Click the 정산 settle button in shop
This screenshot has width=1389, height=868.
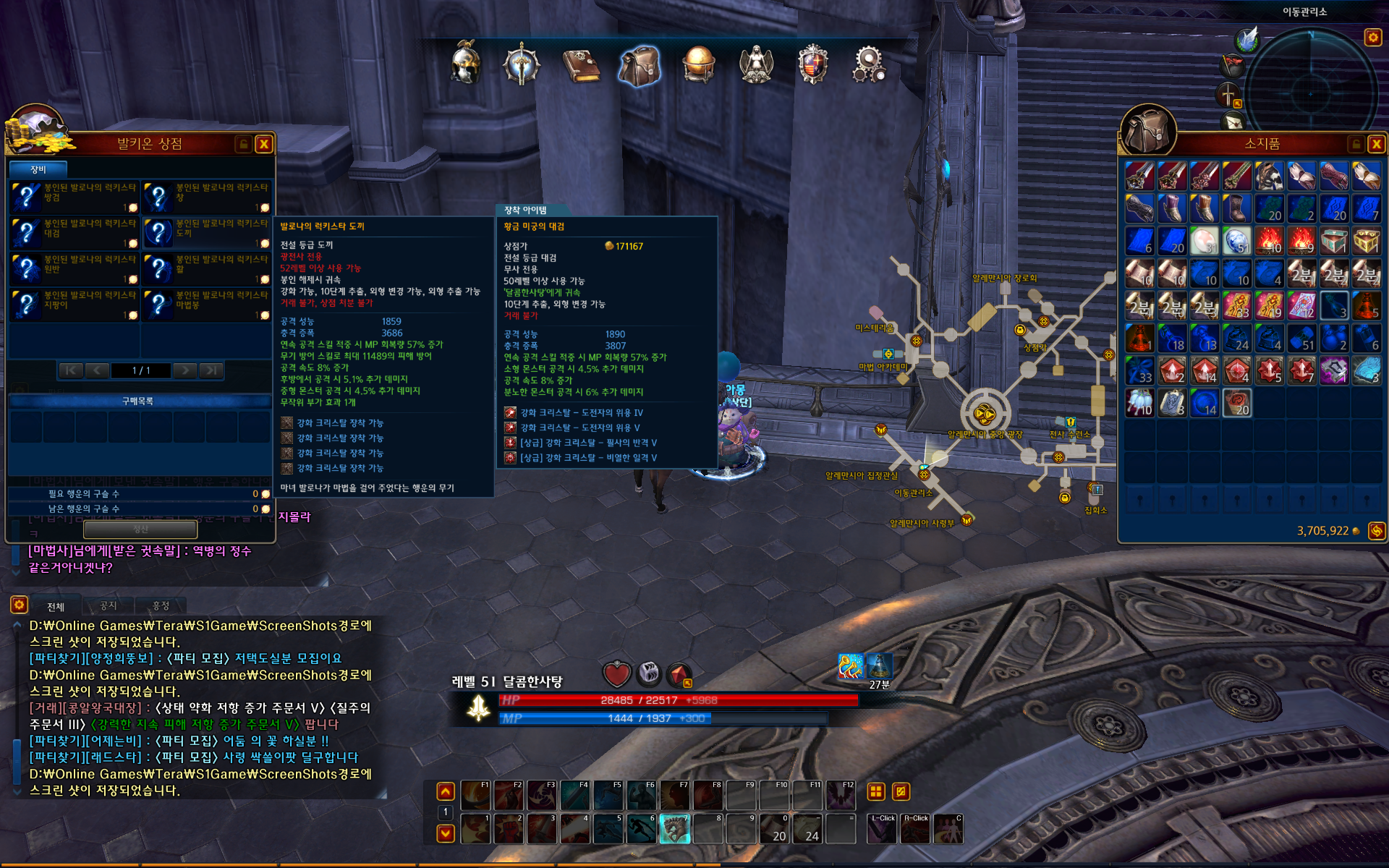[140, 529]
